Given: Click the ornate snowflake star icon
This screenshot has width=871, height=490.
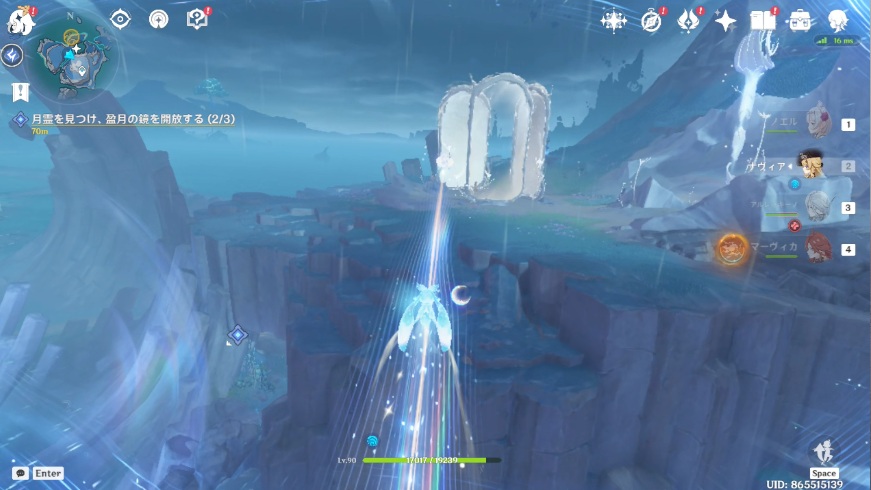Looking at the screenshot, I should 613,20.
